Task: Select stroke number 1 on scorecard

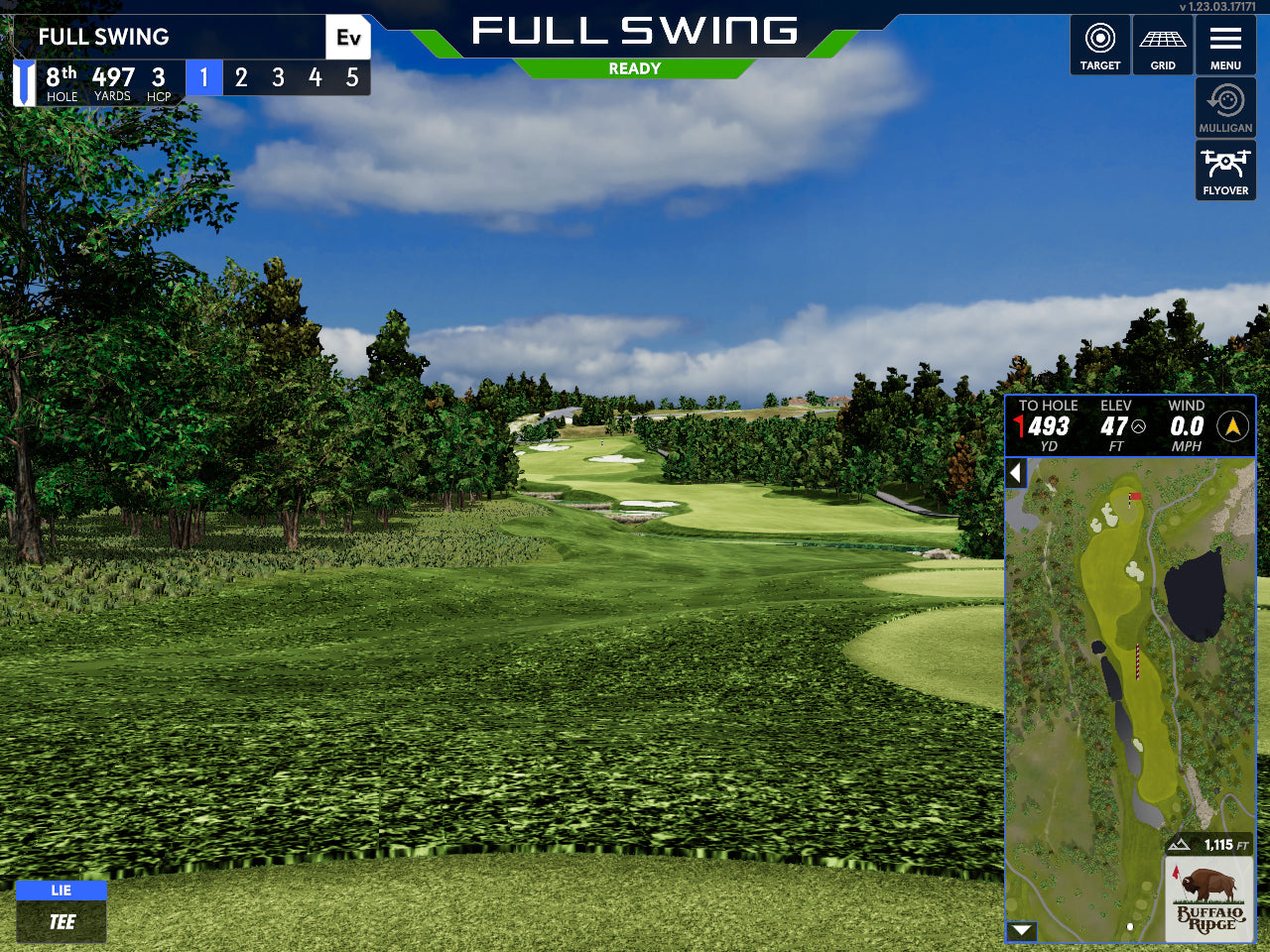Action: point(204,77)
